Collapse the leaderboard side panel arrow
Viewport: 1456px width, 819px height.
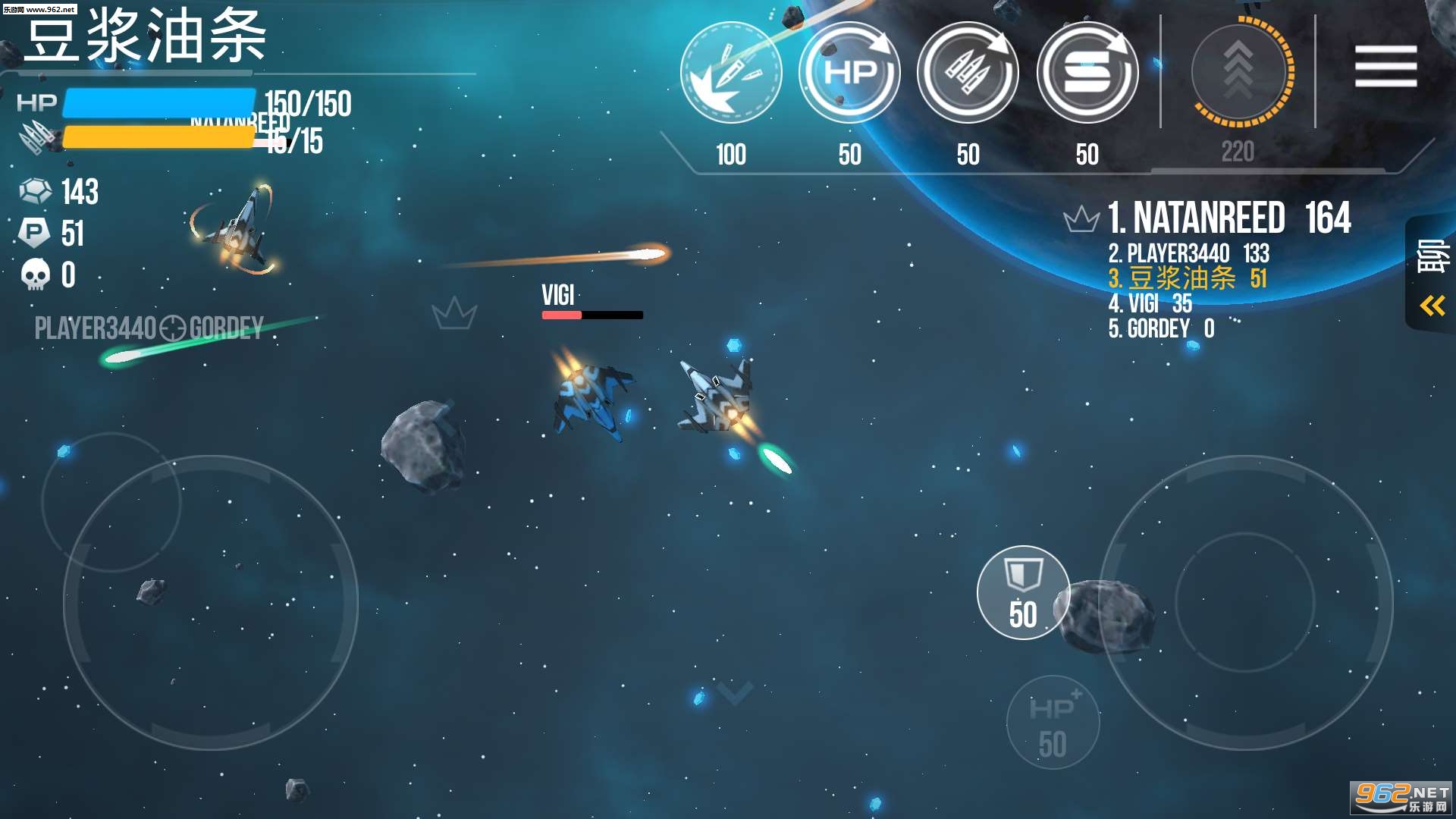tap(1432, 306)
